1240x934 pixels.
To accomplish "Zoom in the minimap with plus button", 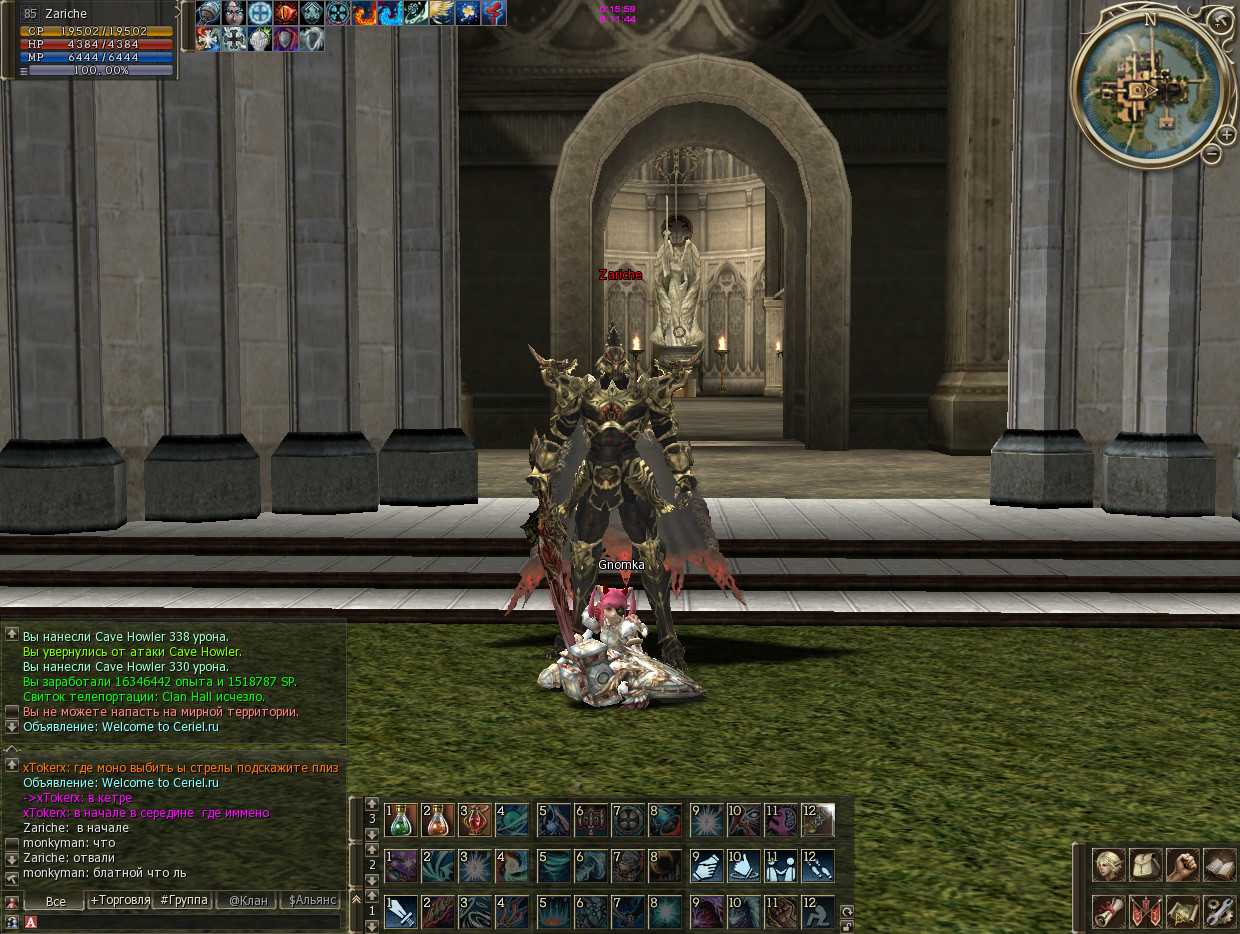I will [x=1226, y=135].
